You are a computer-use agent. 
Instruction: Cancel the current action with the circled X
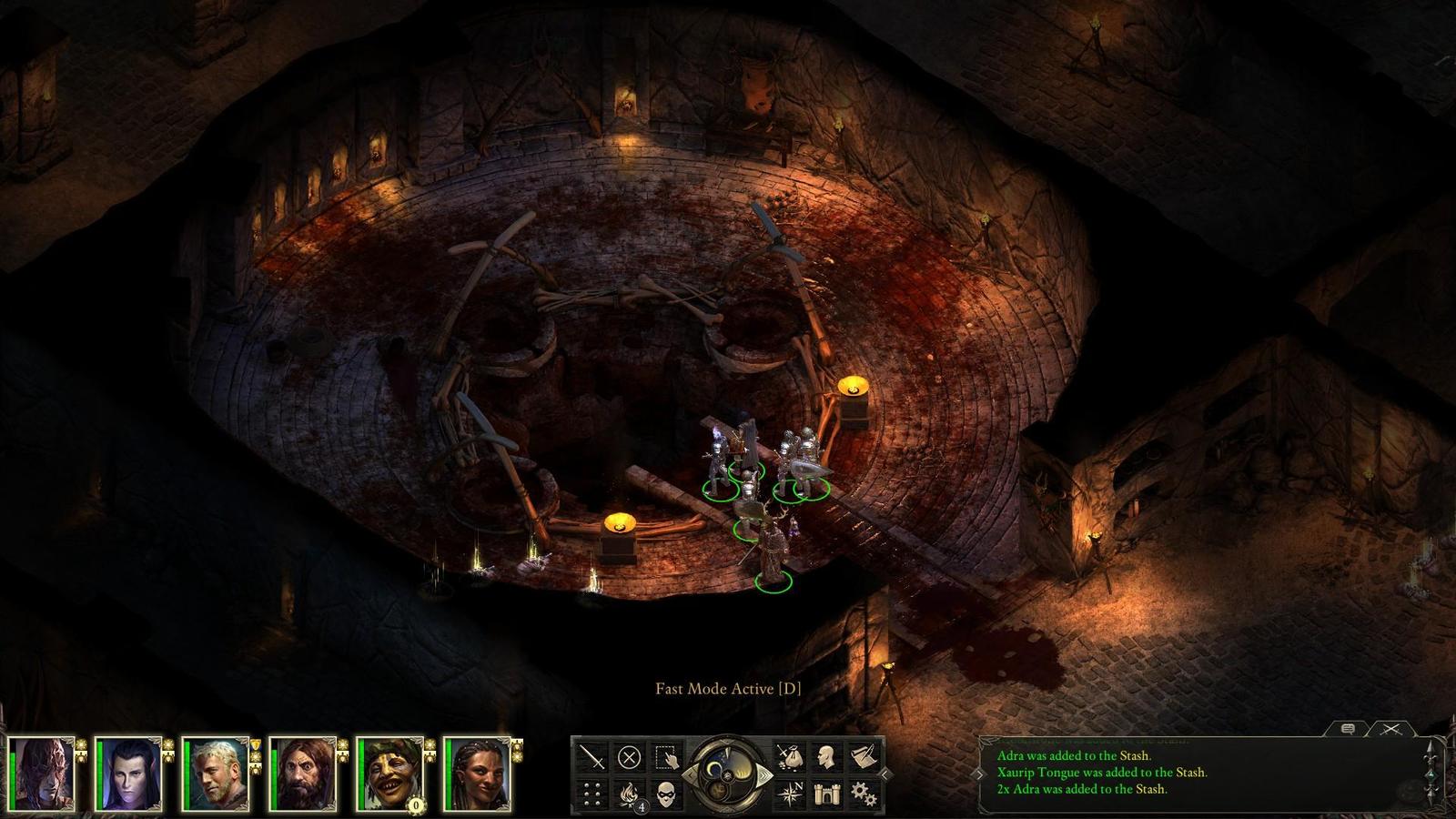tap(629, 757)
